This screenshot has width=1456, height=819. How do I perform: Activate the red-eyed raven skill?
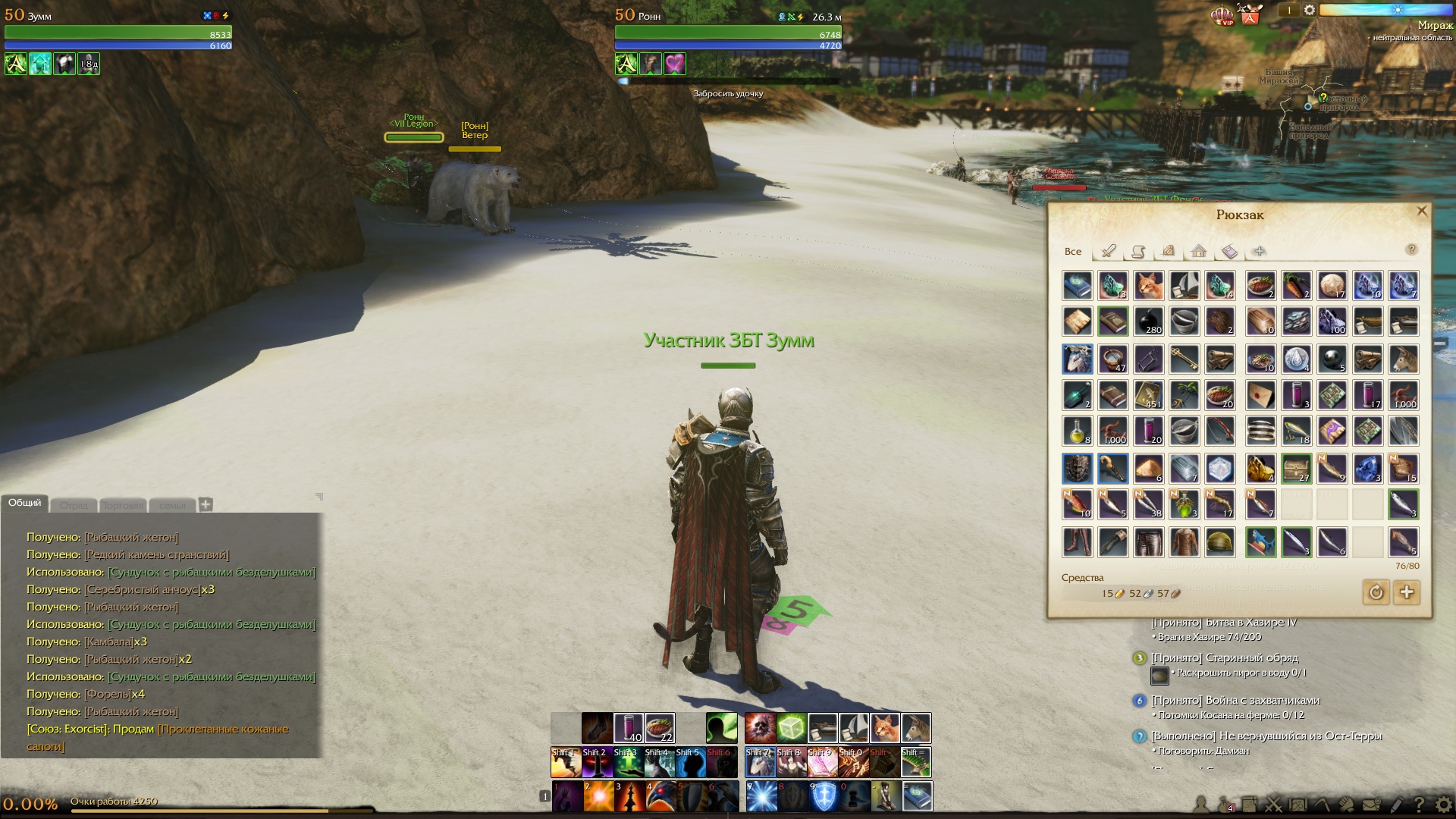pyautogui.click(x=660, y=796)
